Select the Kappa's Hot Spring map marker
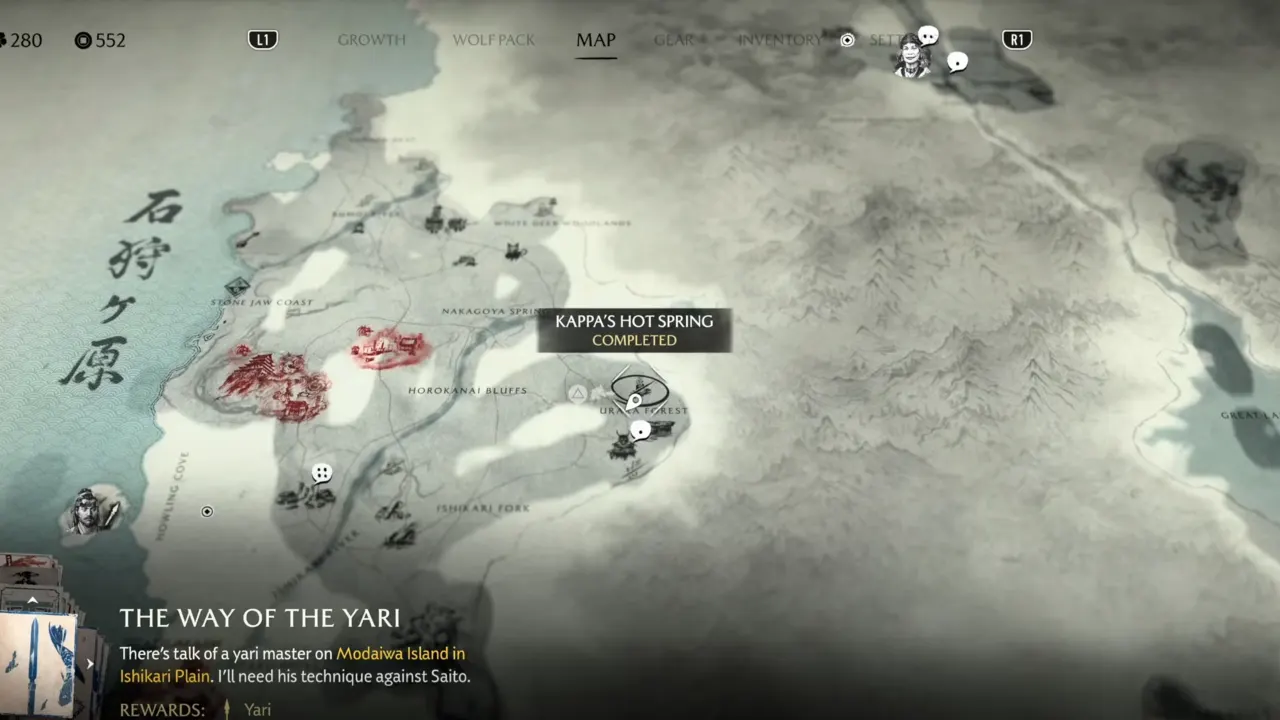 coord(639,388)
